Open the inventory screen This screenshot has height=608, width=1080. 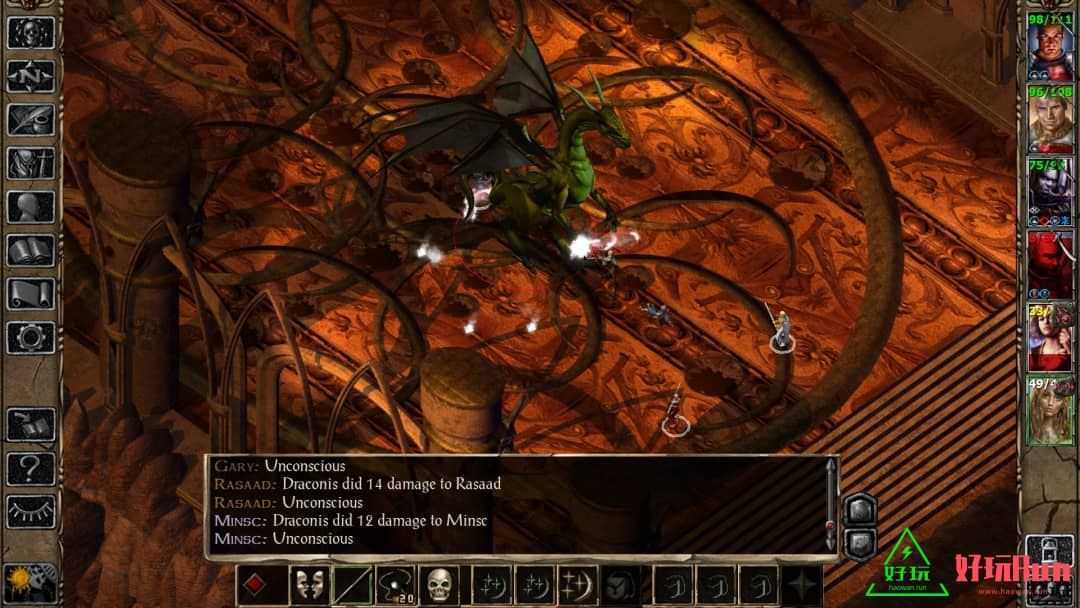[x=31, y=163]
